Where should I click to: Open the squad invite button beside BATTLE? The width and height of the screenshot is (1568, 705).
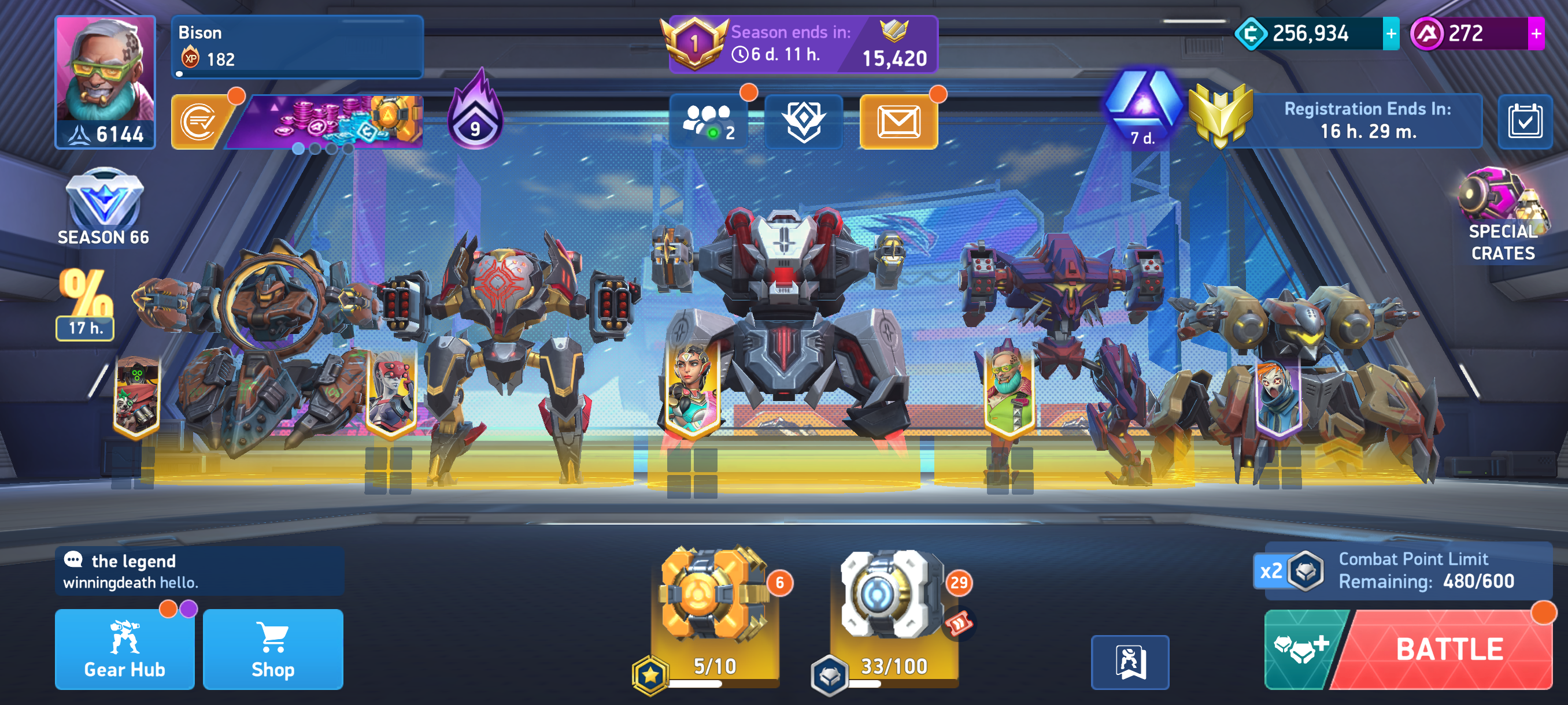click(x=1301, y=650)
